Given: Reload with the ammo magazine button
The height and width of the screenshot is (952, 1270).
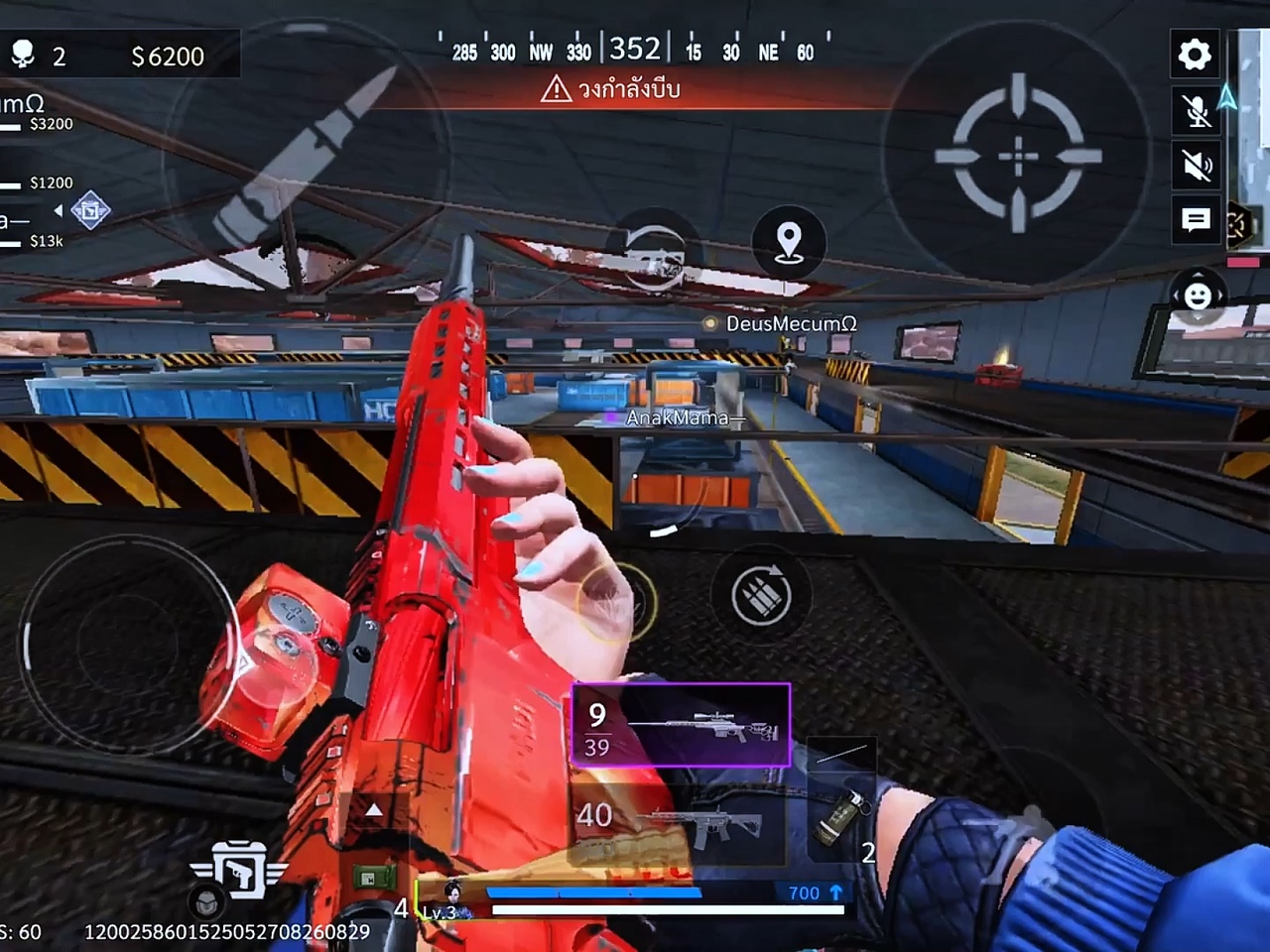Looking at the screenshot, I should (x=761, y=595).
